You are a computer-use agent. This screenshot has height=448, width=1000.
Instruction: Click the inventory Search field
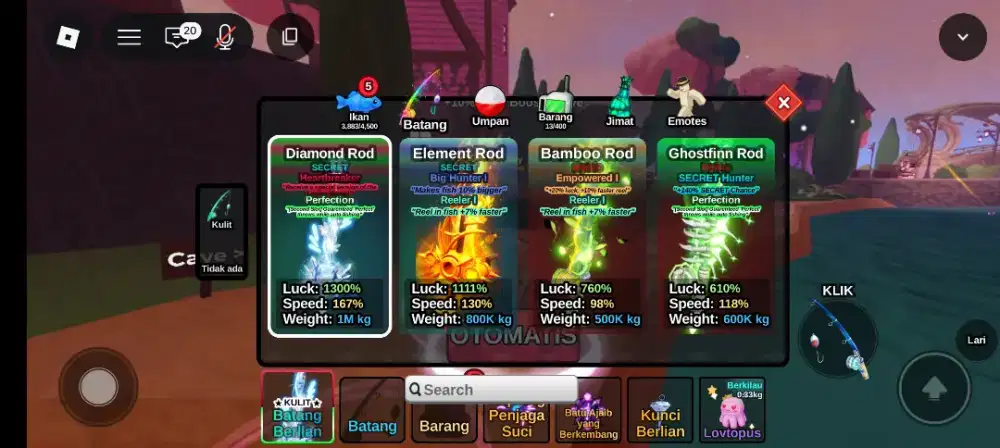[492, 390]
